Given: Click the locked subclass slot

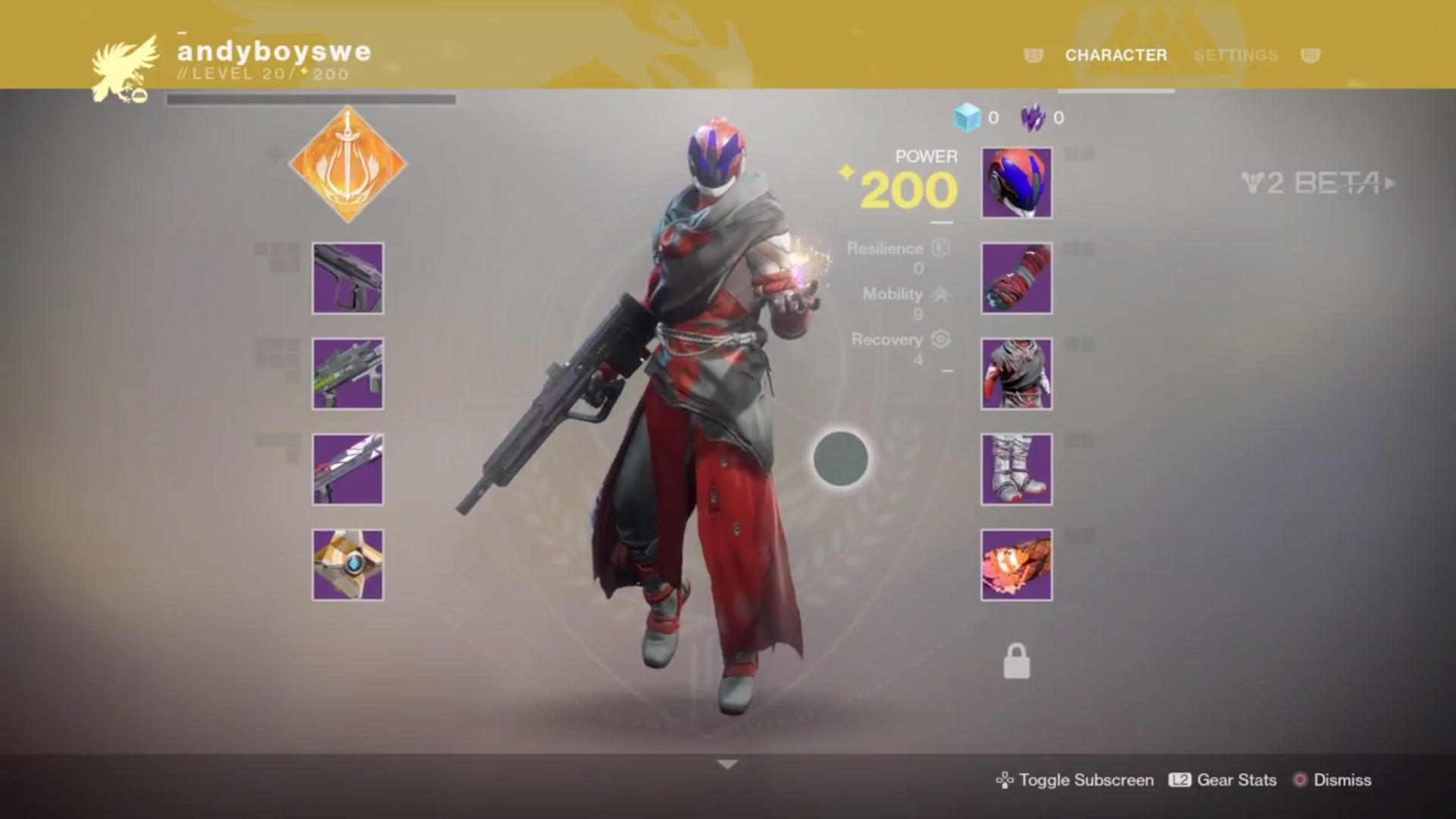Looking at the screenshot, I should pyautogui.click(x=1015, y=659).
